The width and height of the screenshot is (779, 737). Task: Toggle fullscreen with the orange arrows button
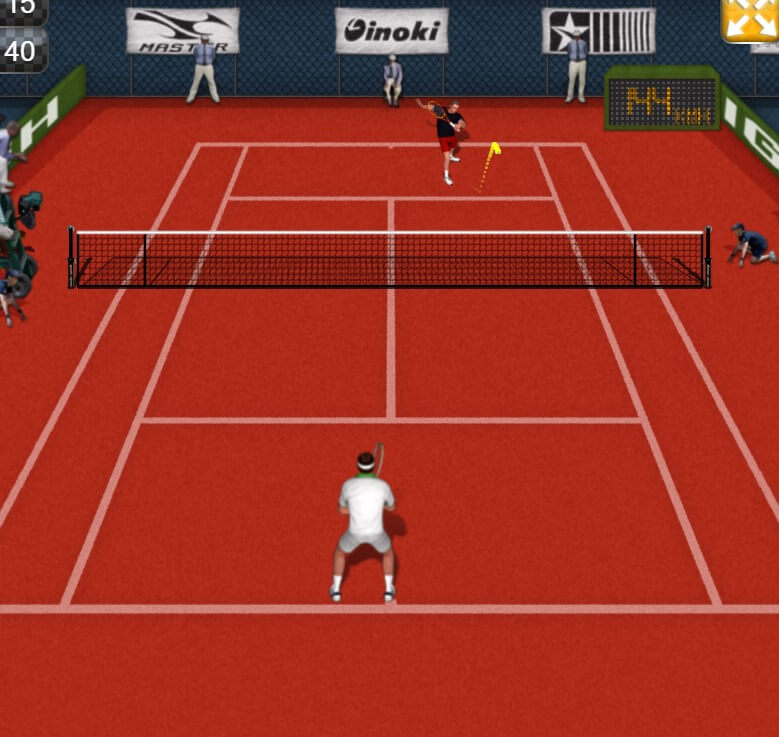[x=750, y=19]
